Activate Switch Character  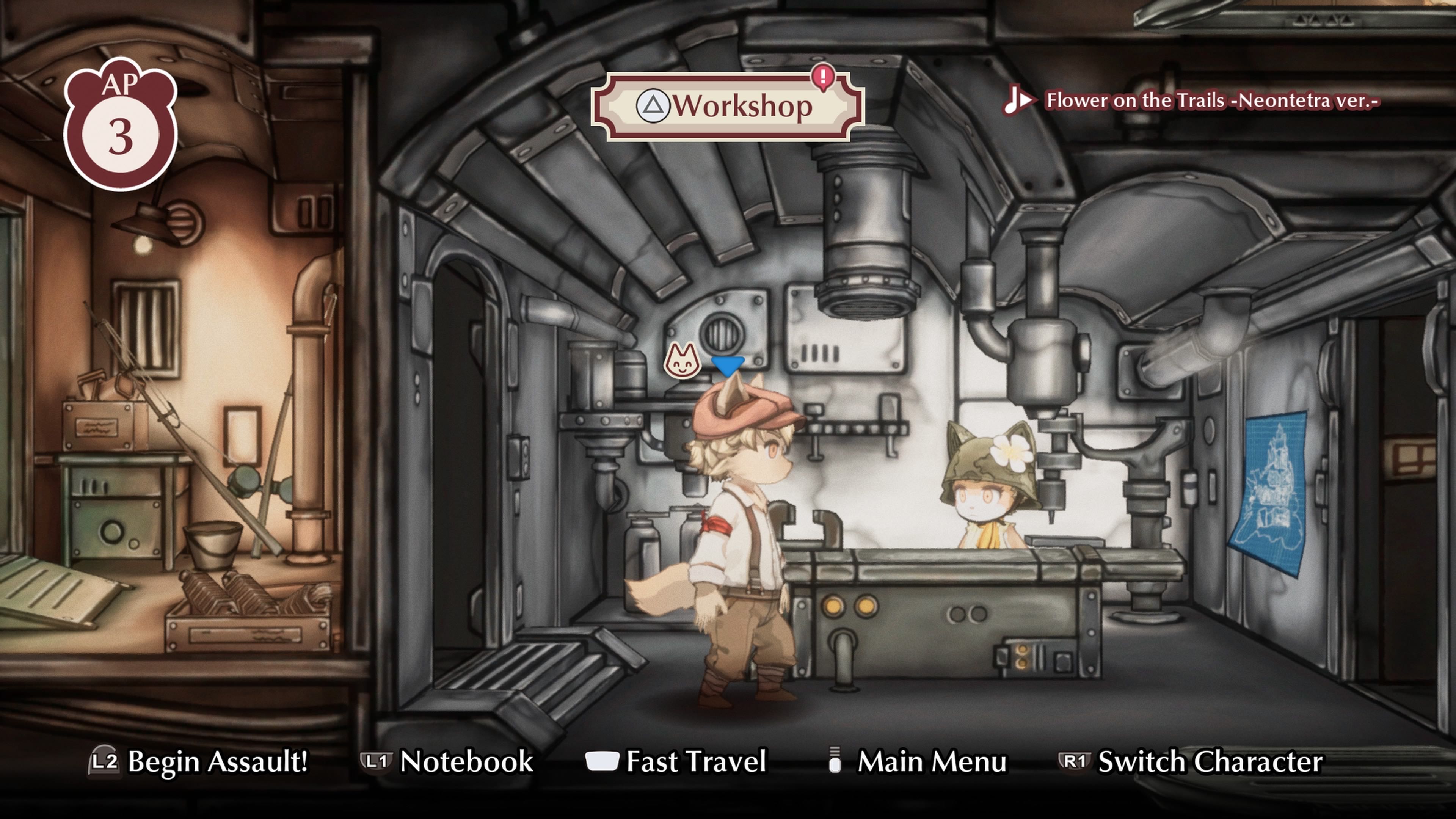(x=1190, y=761)
